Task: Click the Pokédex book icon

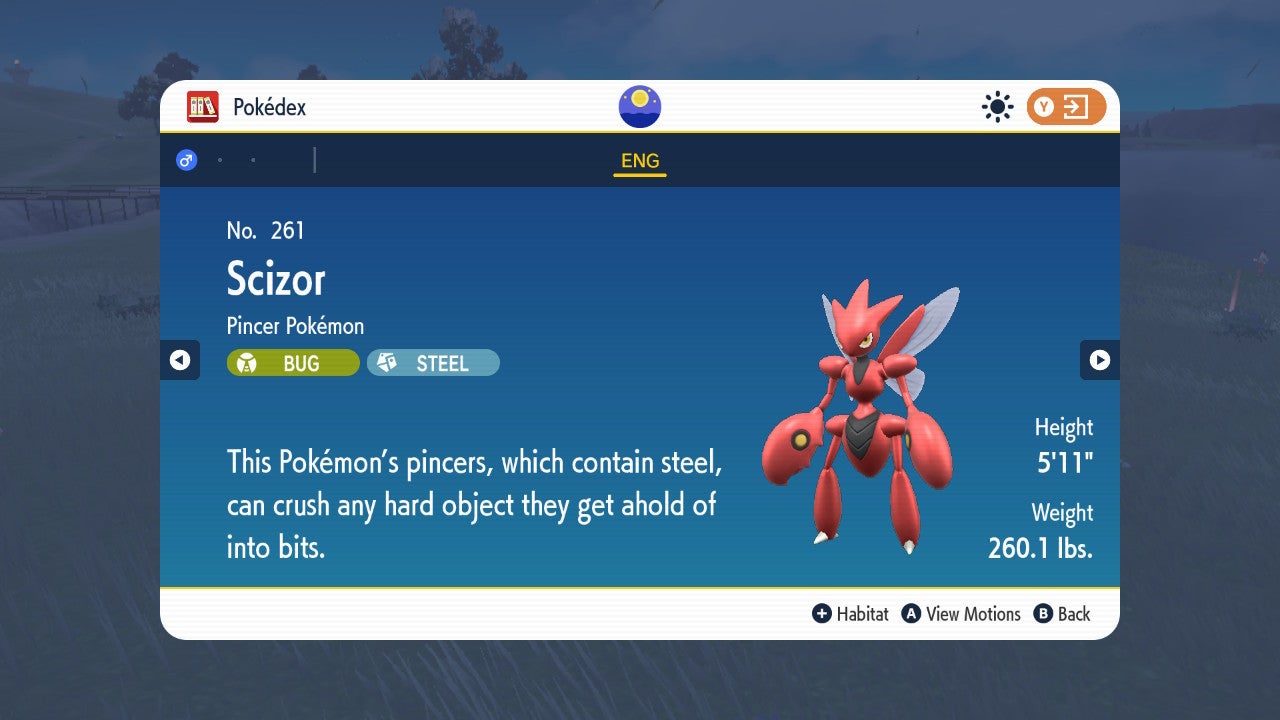Action: [x=204, y=106]
